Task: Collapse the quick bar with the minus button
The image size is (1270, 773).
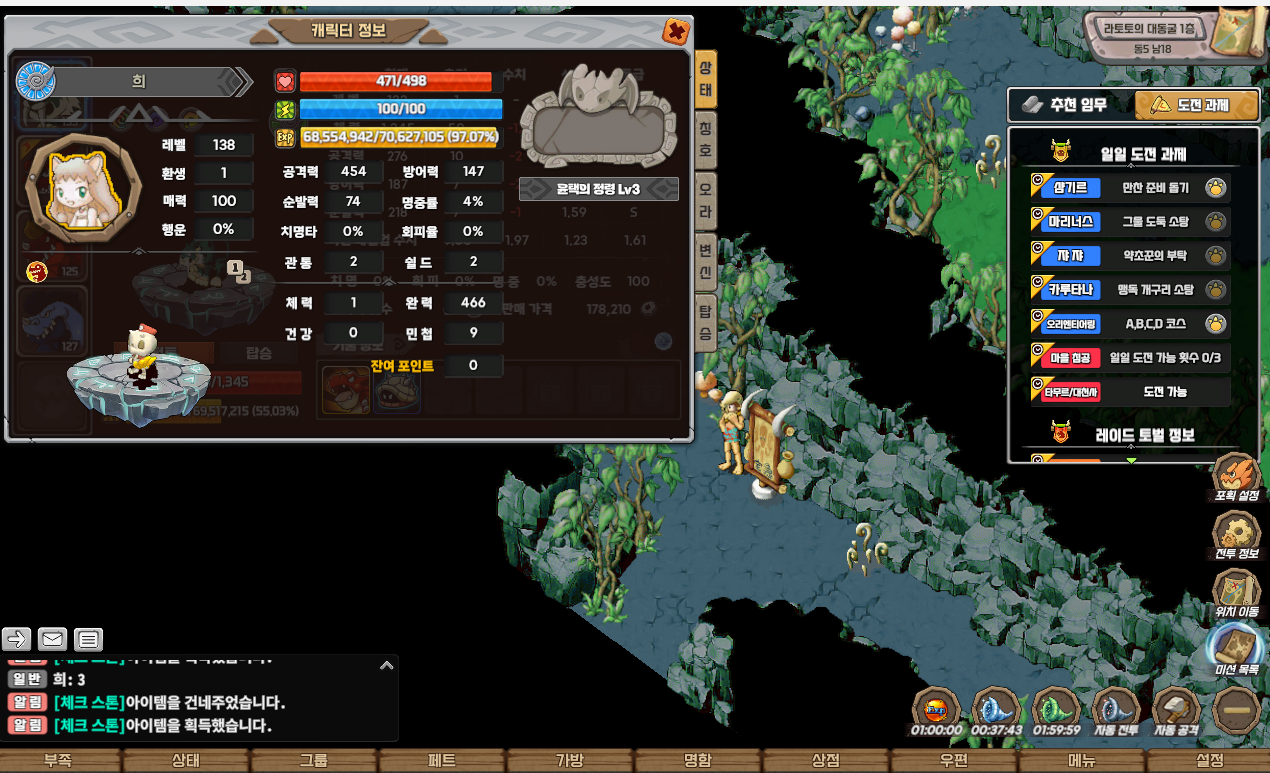Action: [1236, 711]
